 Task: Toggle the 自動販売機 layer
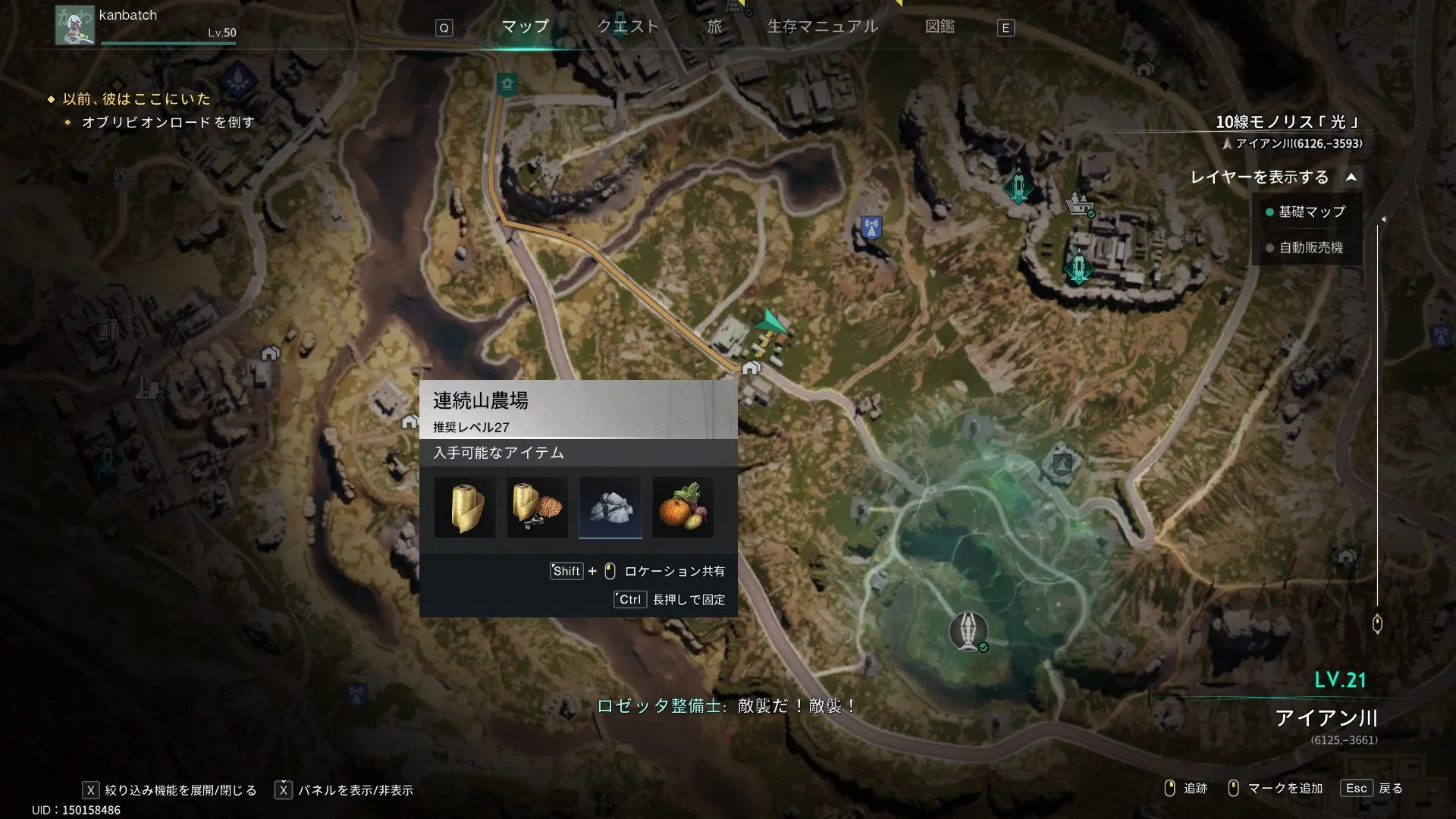(1310, 248)
